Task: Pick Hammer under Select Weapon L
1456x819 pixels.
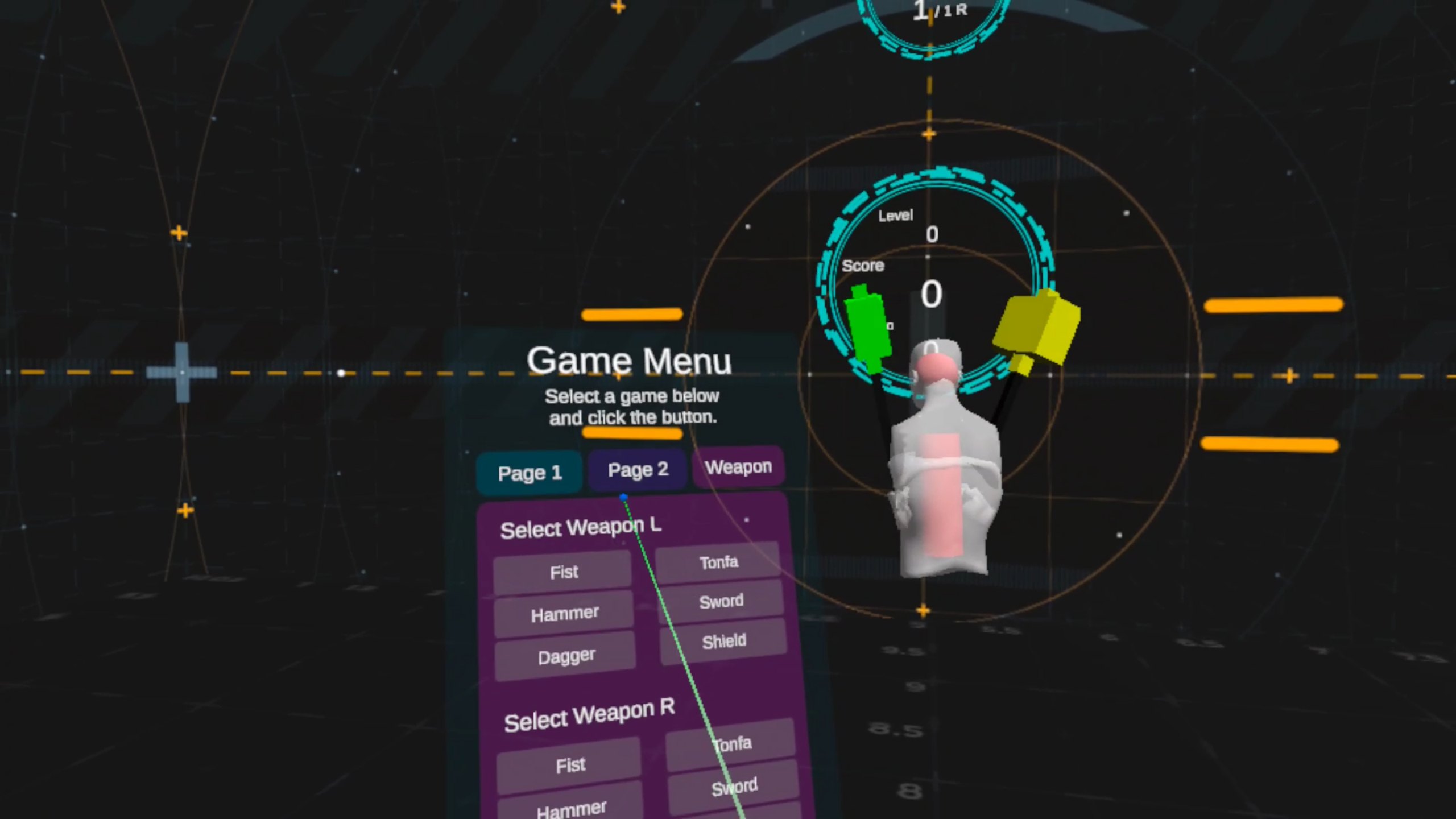Action: point(564,614)
